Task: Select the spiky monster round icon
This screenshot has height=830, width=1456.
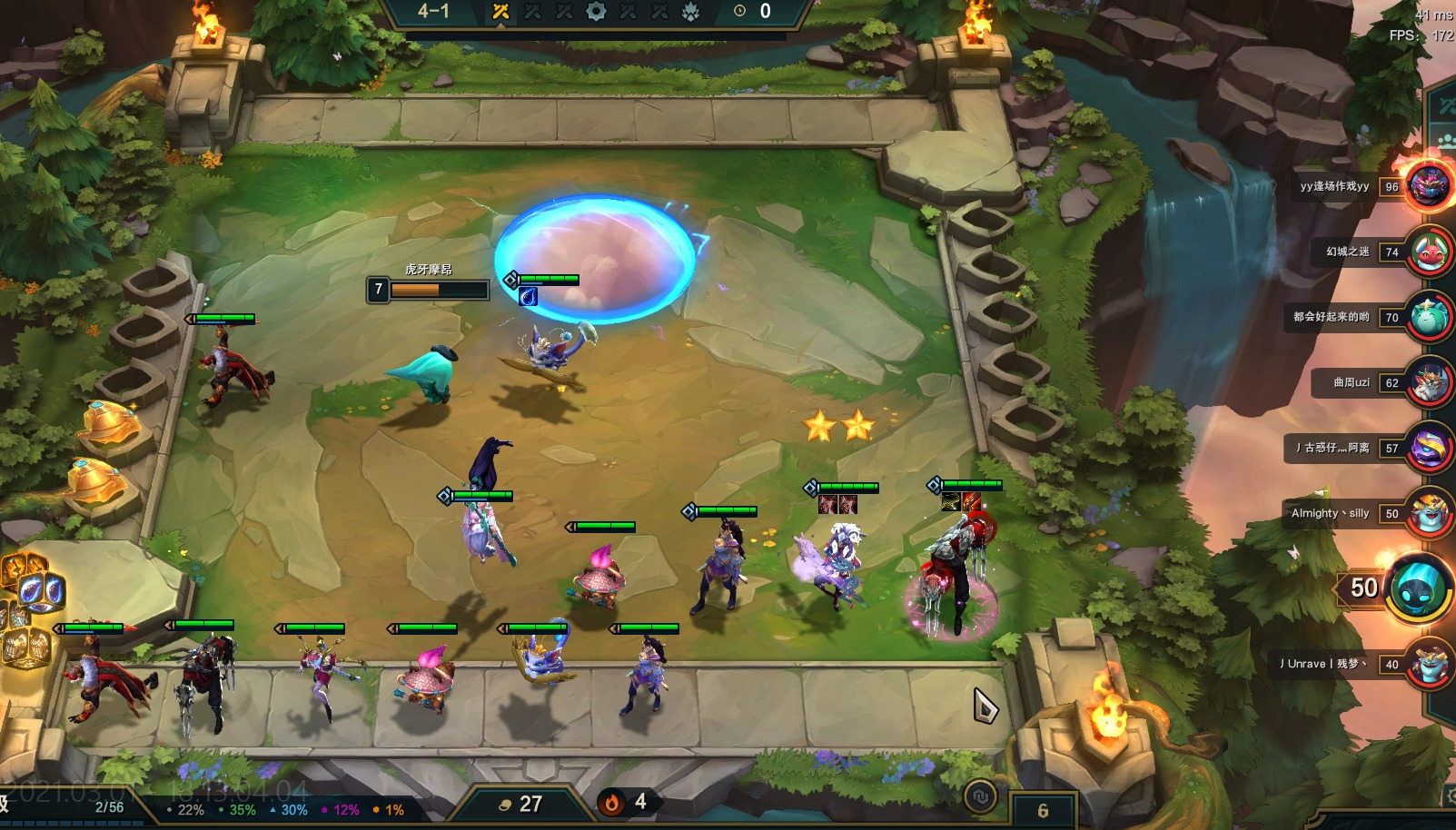Action: pos(691,12)
